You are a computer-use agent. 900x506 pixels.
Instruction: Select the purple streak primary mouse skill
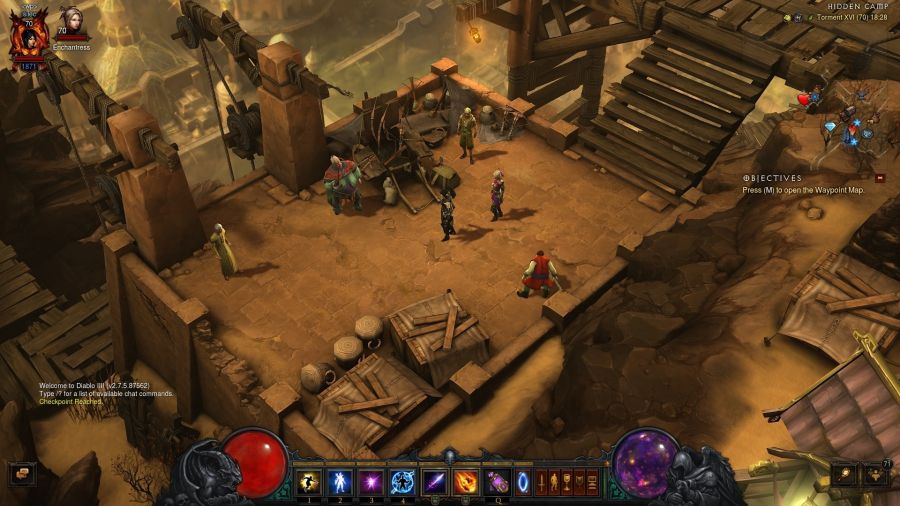[x=434, y=482]
